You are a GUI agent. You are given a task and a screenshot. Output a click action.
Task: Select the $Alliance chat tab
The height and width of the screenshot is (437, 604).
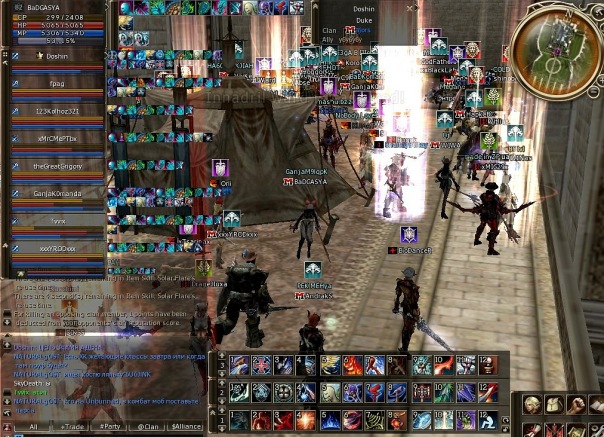click(x=187, y=425)
